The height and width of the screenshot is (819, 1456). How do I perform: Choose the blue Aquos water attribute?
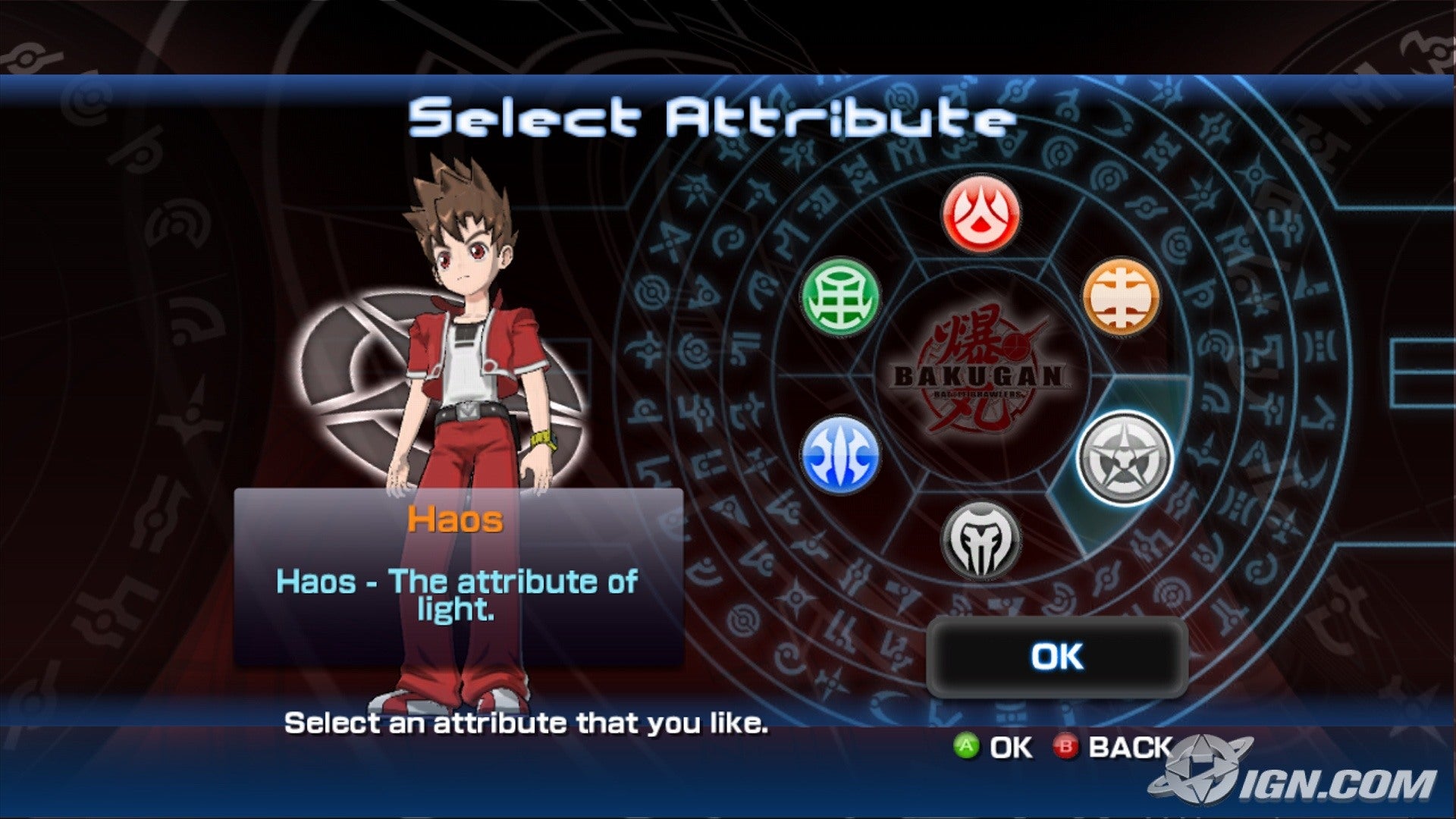pos(840,455)
